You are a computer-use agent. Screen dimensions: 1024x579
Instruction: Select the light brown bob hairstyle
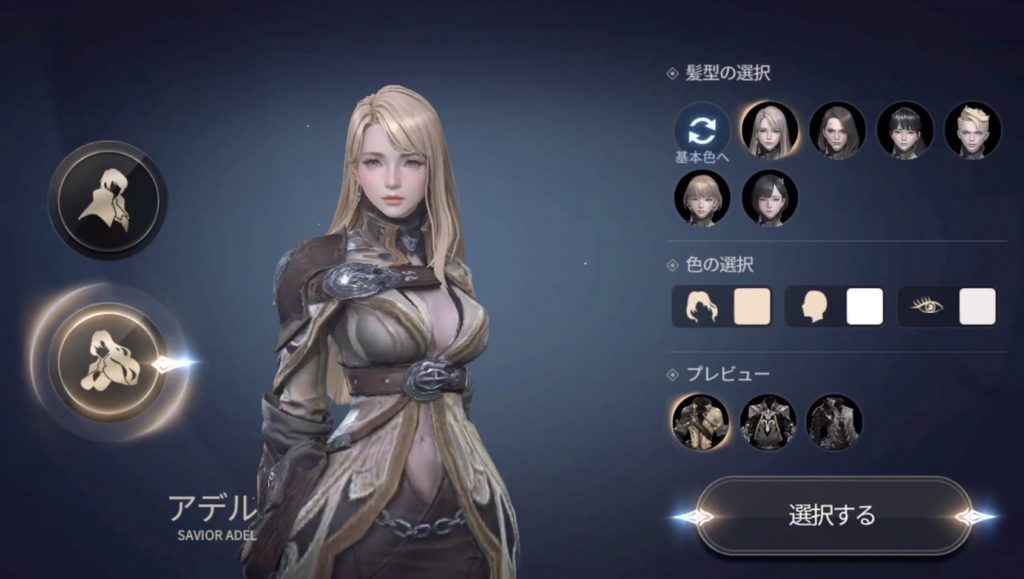pos(702,198)
